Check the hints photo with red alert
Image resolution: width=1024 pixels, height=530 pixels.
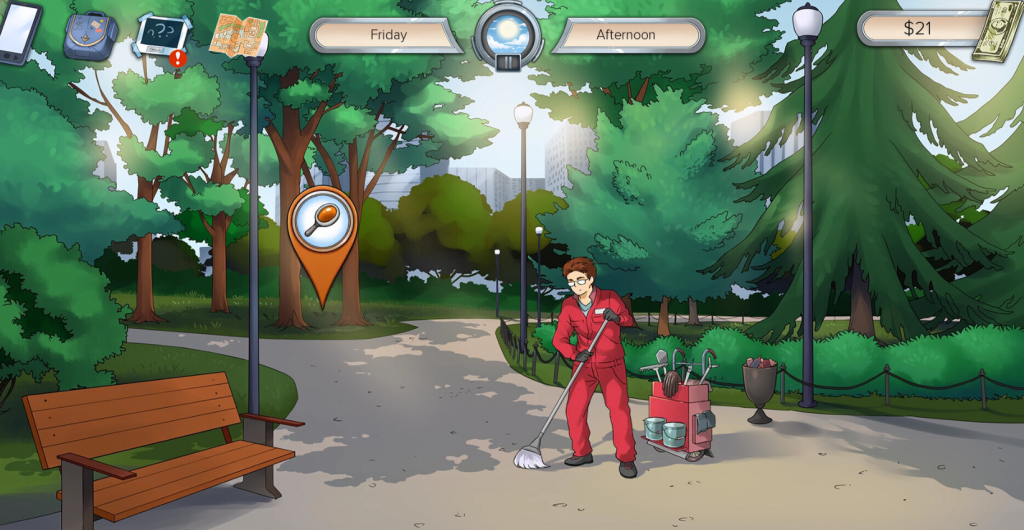pyautogui.click(x=162, y=38)
